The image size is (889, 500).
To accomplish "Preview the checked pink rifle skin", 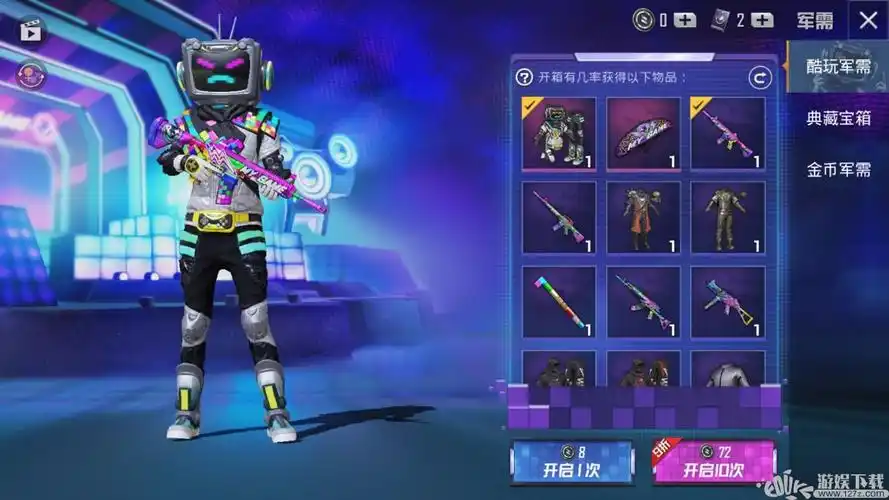I will tap(728, 134).
